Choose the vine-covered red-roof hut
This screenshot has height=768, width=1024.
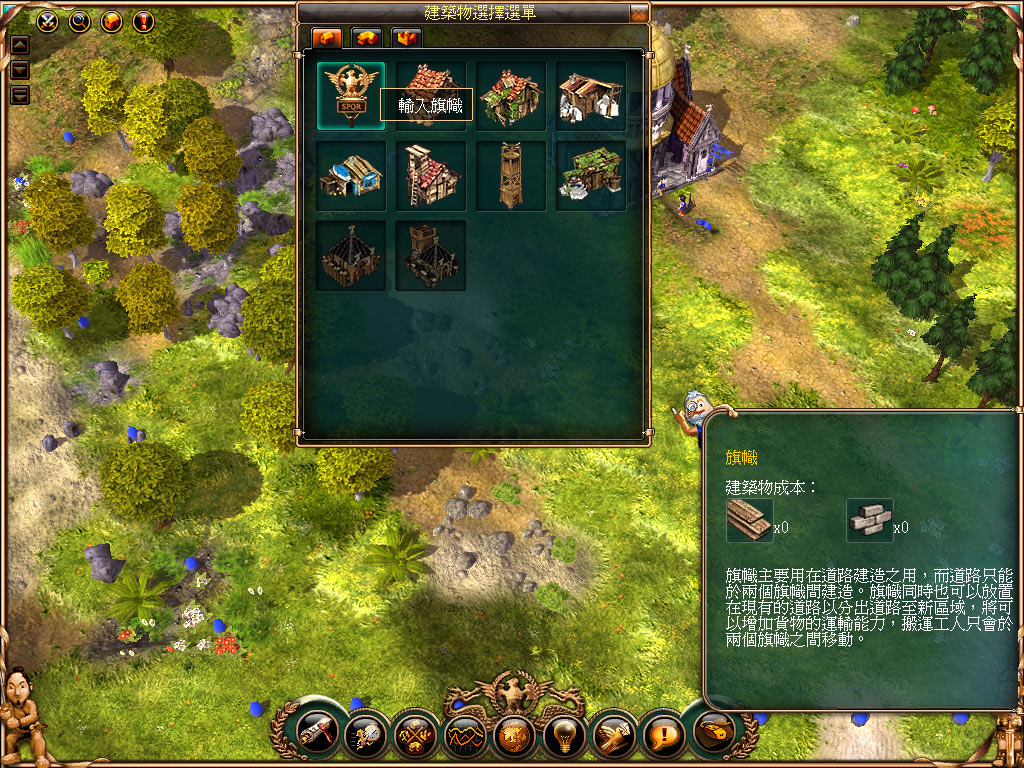click(x=510, y=96)
